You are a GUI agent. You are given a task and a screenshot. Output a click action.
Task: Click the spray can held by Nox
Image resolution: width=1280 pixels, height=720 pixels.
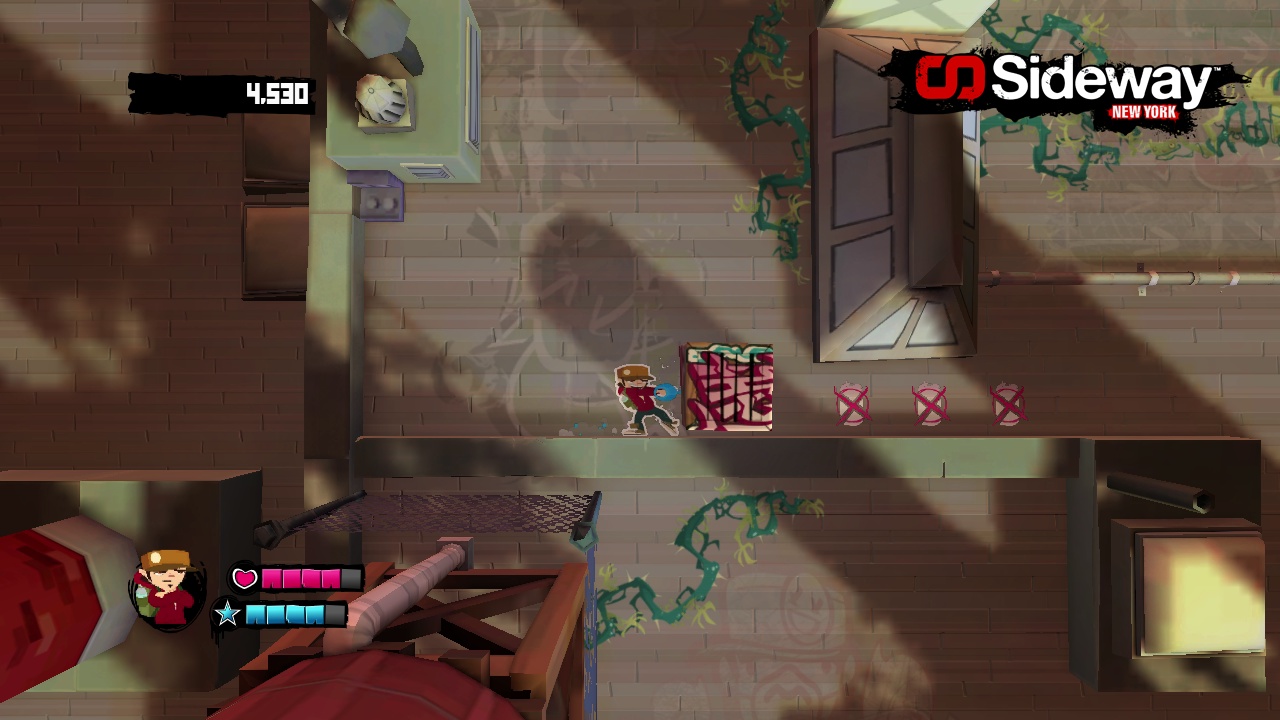click(x=663, y=392)
